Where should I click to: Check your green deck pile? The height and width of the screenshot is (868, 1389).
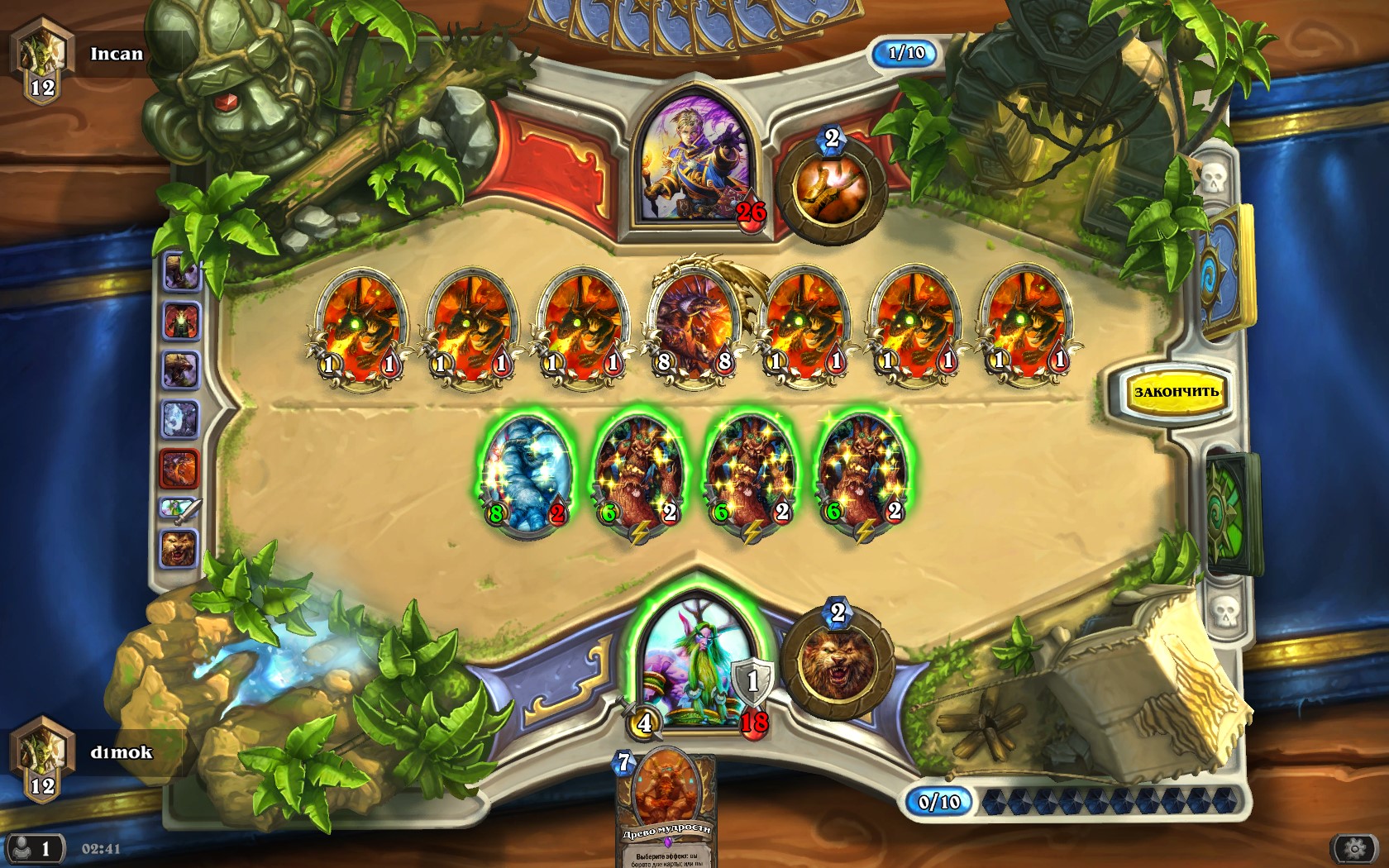pos(1231,513)
